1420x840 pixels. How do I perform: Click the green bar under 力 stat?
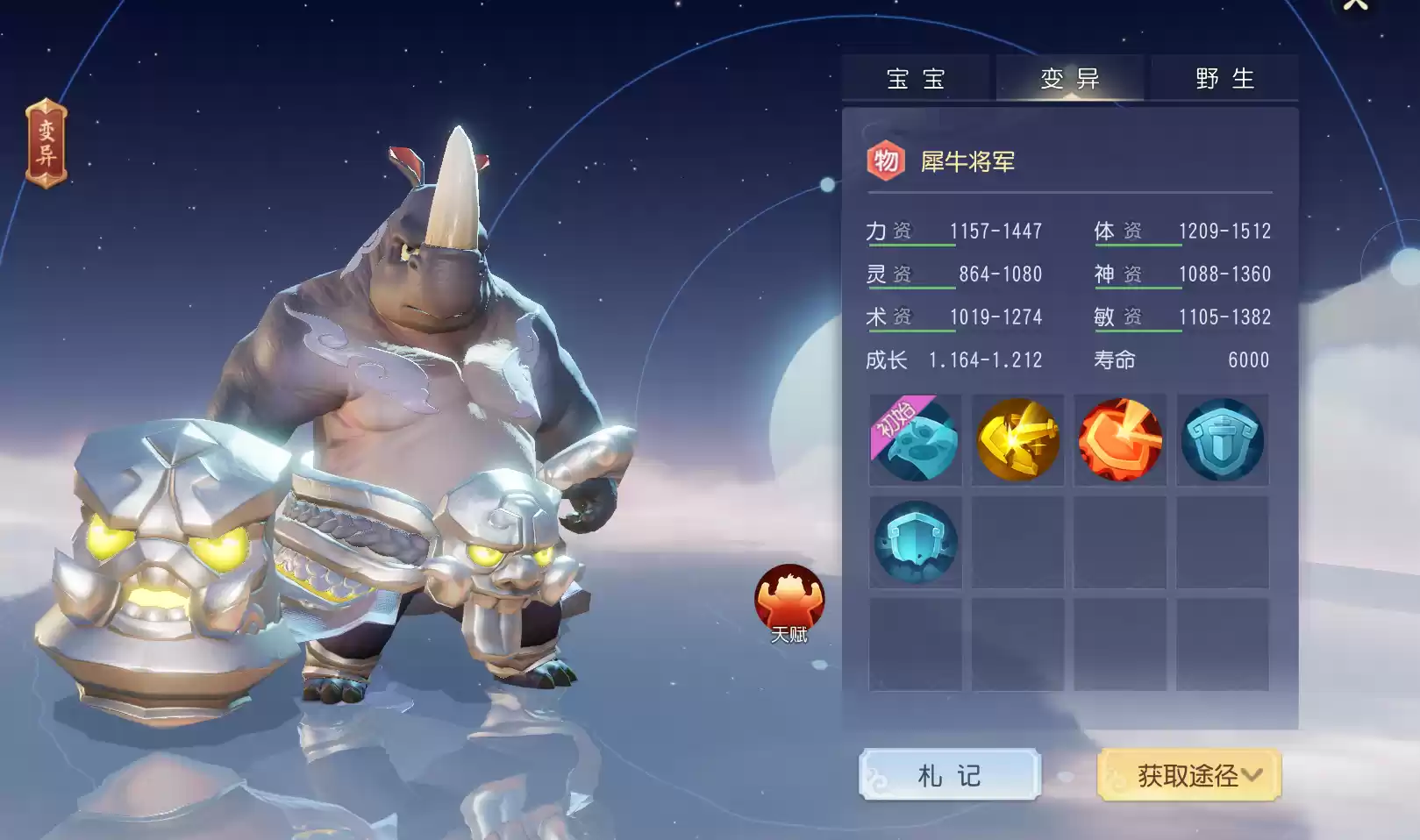coord(912,246)
